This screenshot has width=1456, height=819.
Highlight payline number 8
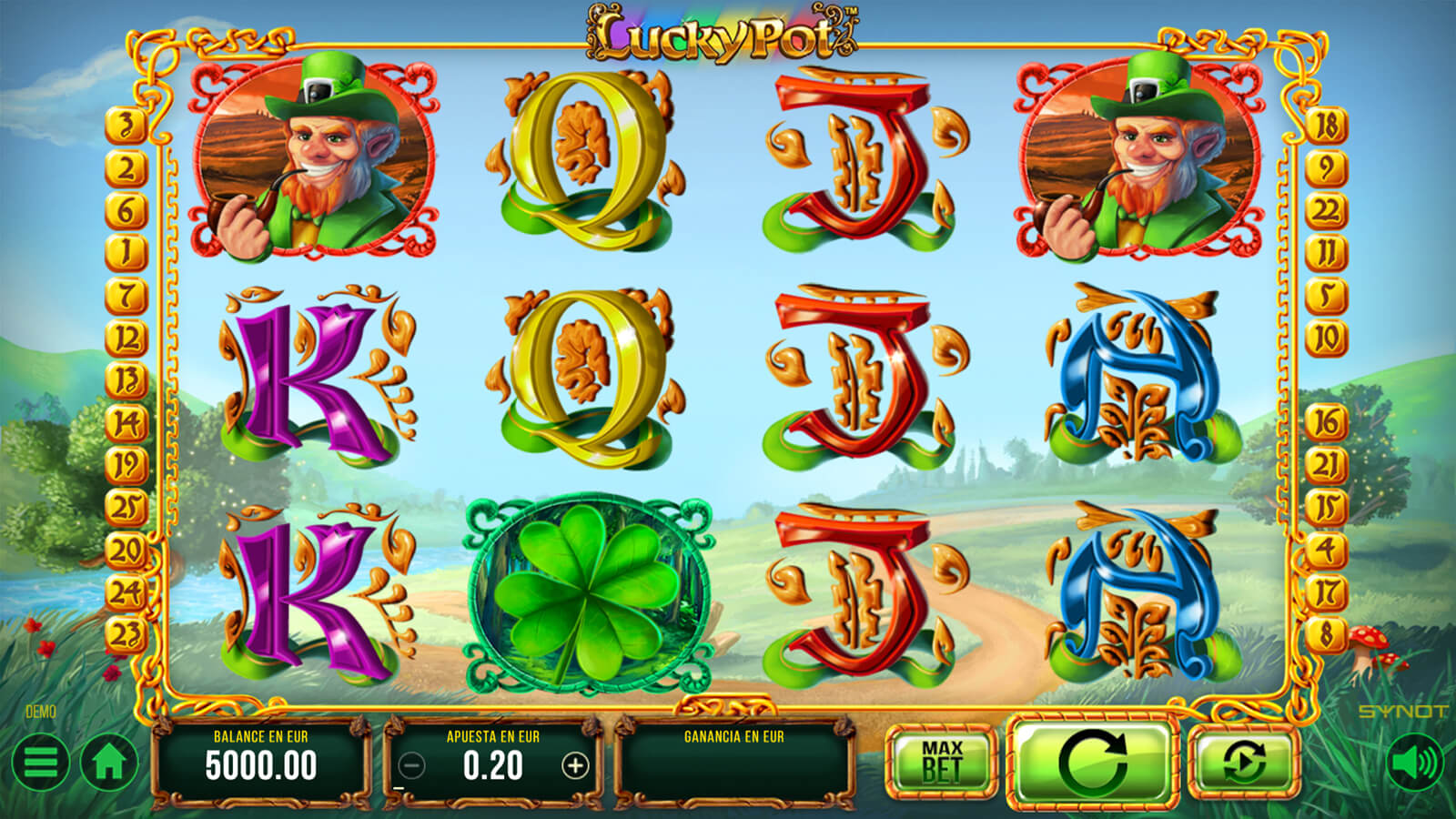coord(1326,633)
